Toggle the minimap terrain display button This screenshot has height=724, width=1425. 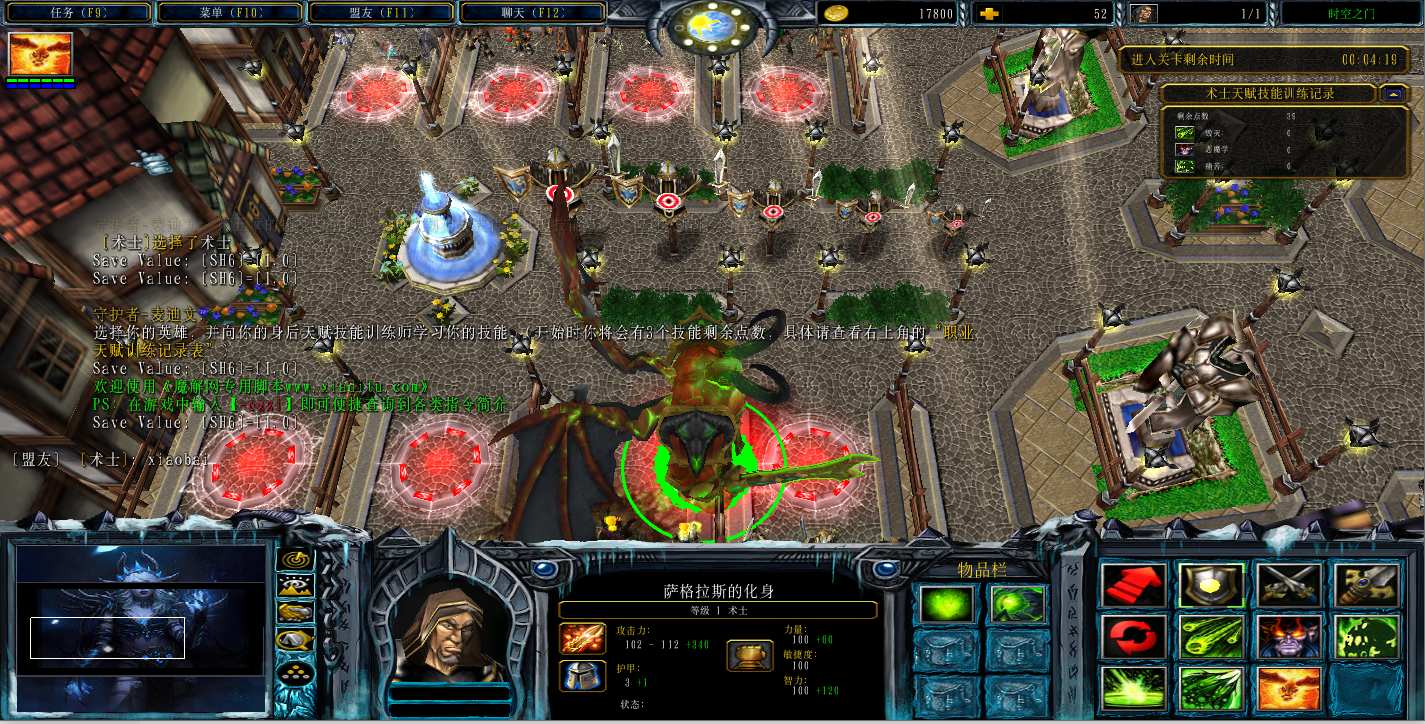point(295,586)
